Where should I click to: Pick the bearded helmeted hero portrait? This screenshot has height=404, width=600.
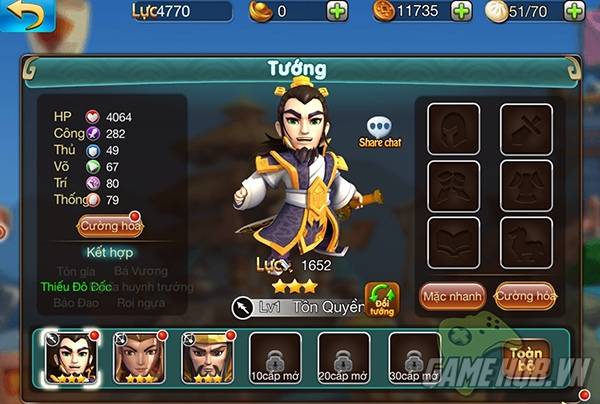point(204,355)
